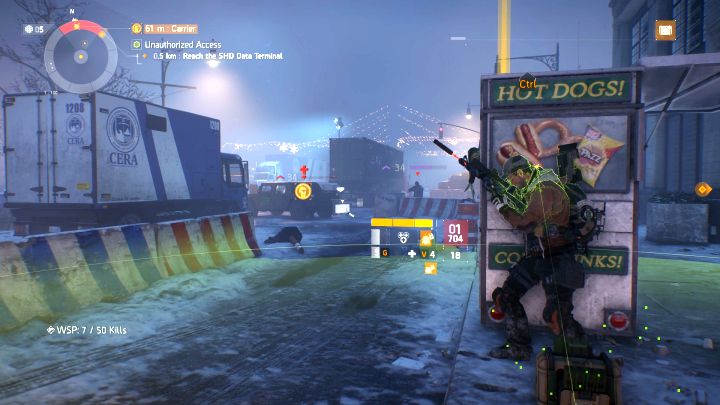Select the Unauthorized Access mission tracker
Image resolution: width=720 pixels, height=405 pixels.
[186, 44]
